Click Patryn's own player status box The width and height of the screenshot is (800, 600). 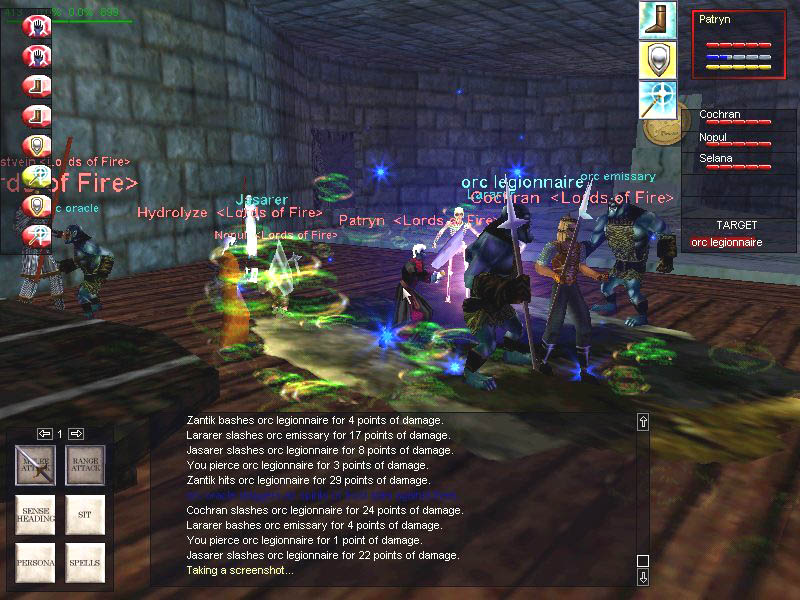[740, 50]
